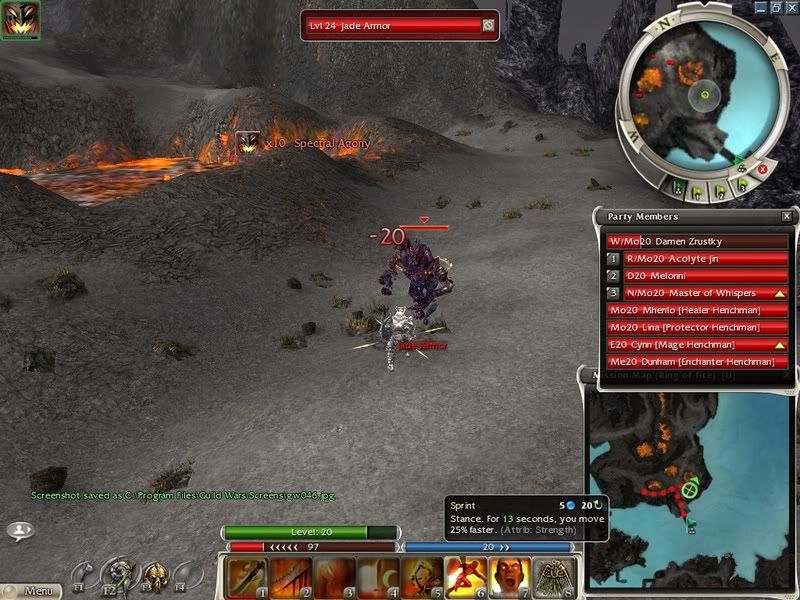Switch to the helmet weapon set F3
Screen dimensions: 800x600
[157, 575]
